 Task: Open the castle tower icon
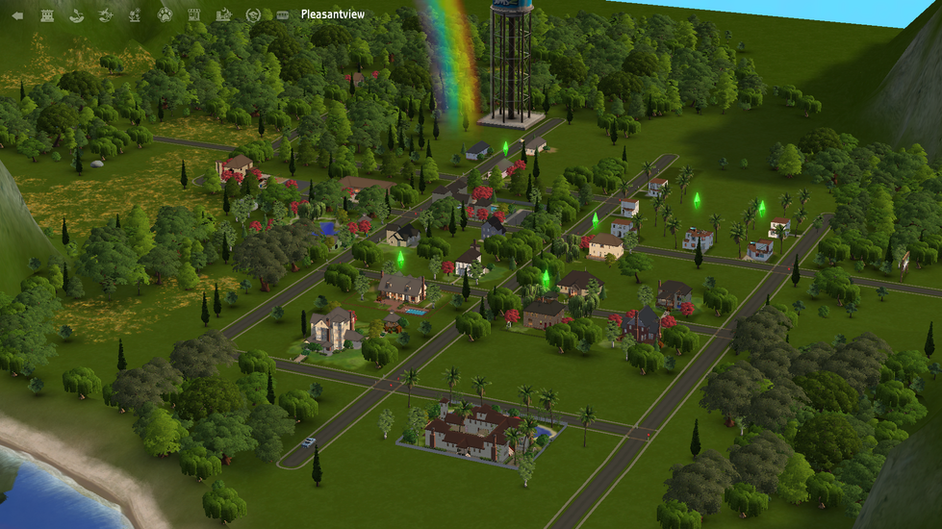click(x=46, y=15)
